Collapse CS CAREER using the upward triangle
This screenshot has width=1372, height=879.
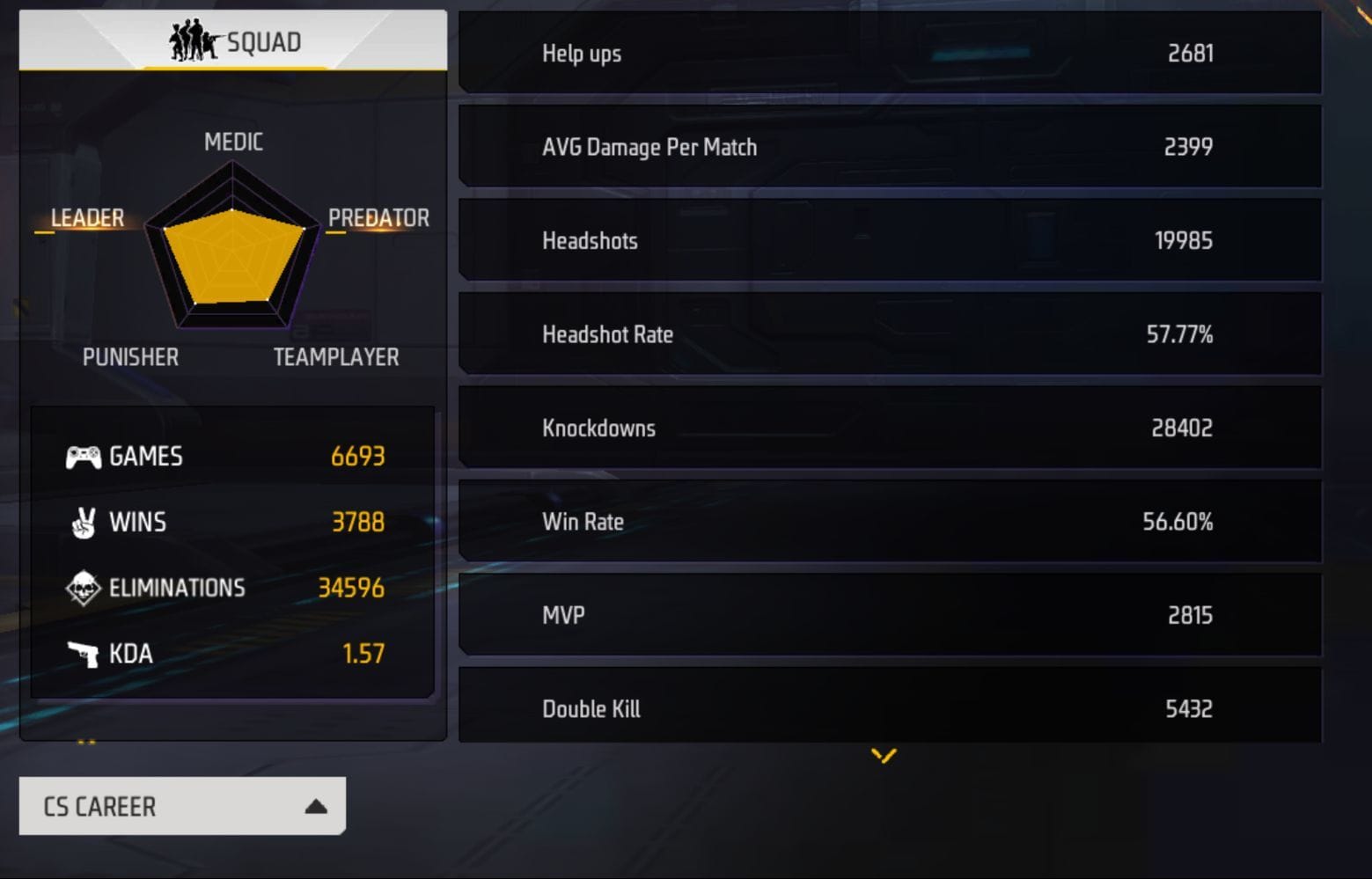click(314, 806)
